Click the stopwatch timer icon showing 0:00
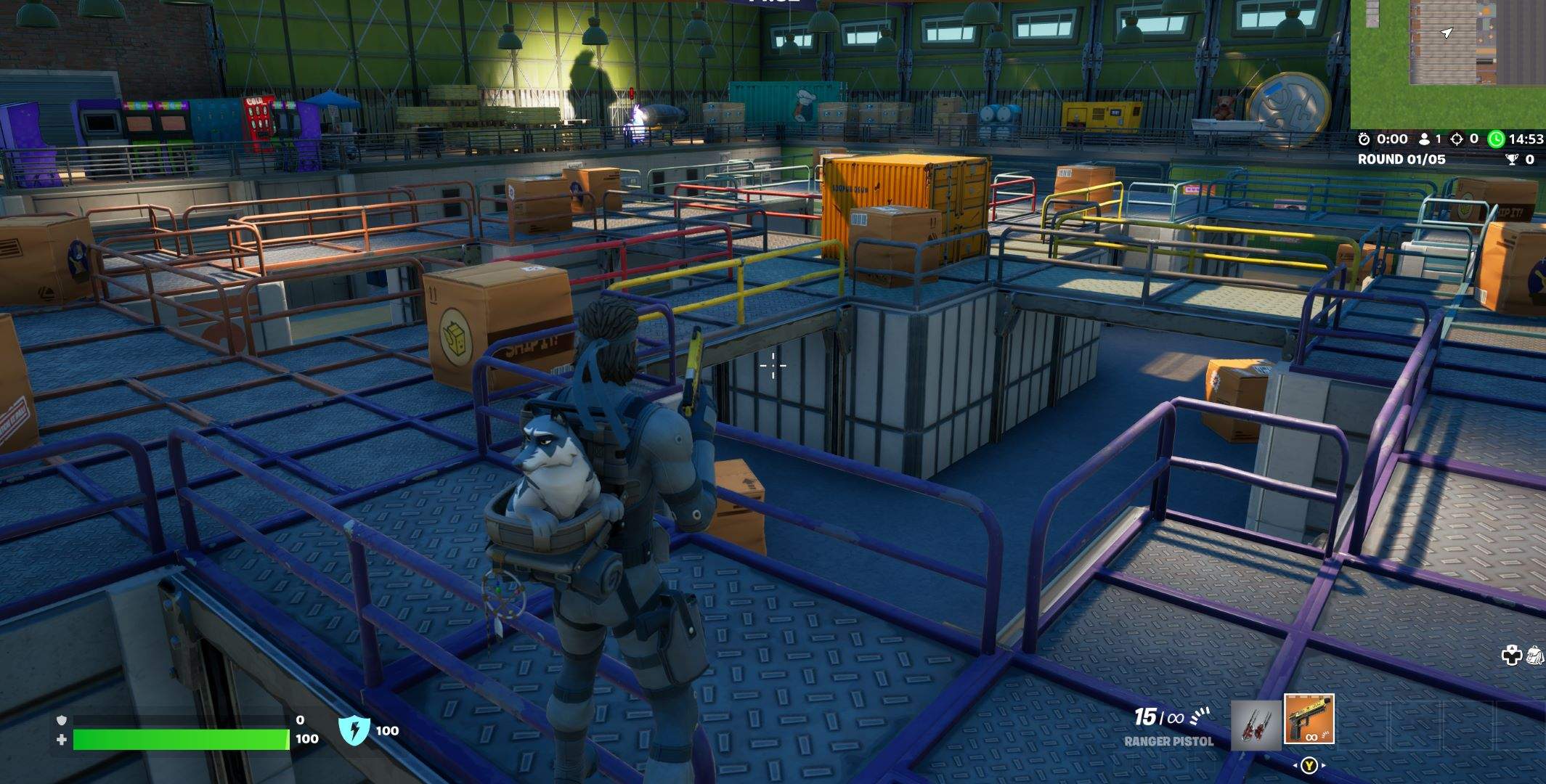The height and width of the screenshot is (784, 1546). (1364, 138)
